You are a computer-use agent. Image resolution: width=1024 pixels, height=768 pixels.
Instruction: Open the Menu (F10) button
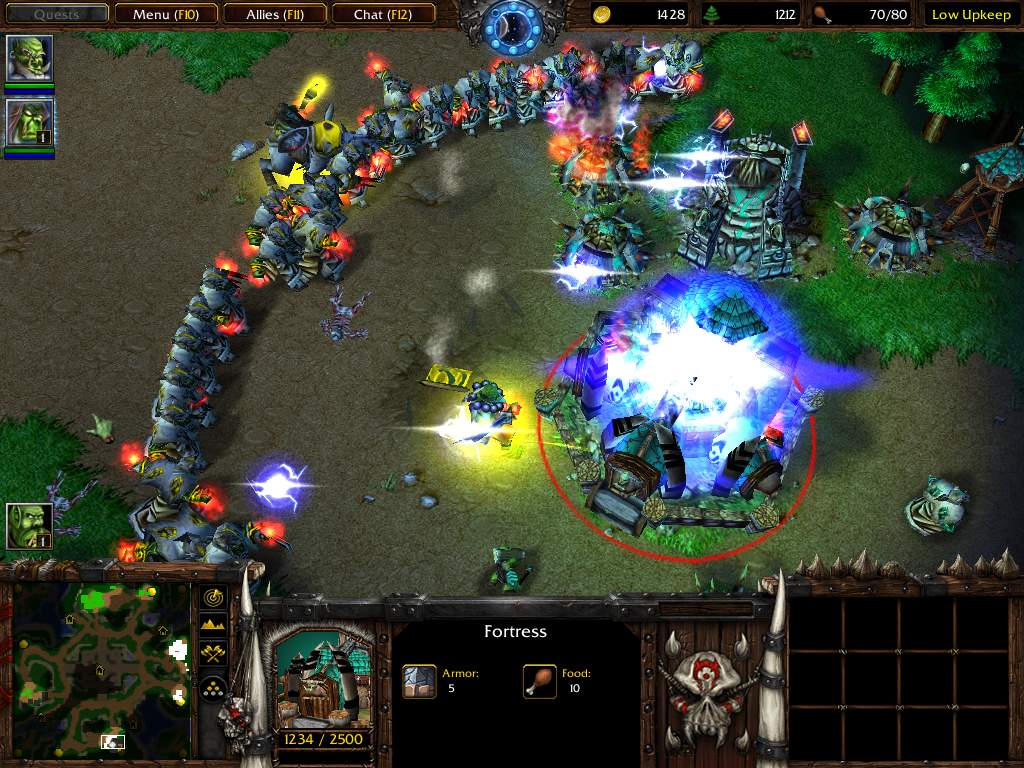click(163, 14)
